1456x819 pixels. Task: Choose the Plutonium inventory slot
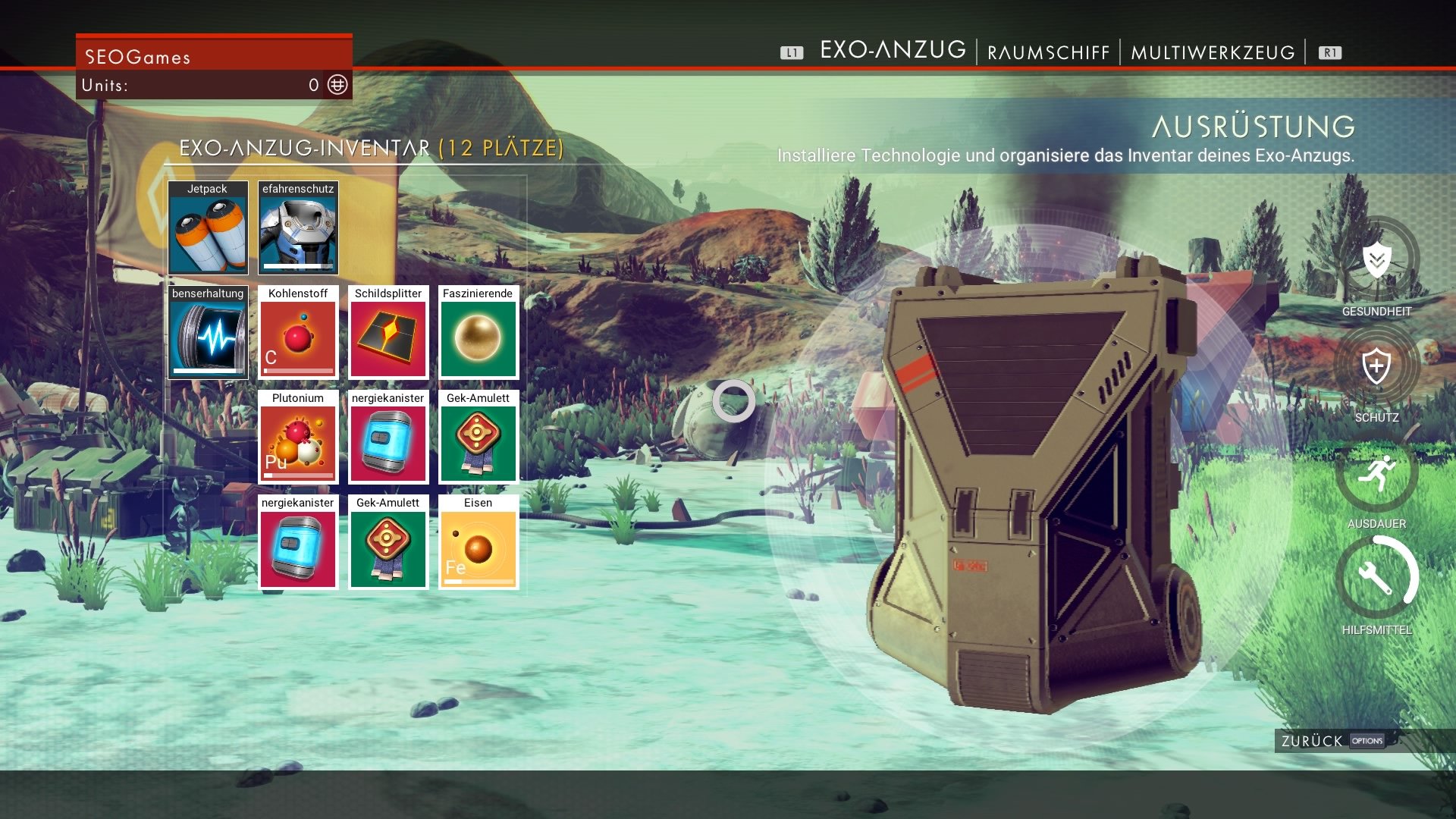click(x=298, y=438)
